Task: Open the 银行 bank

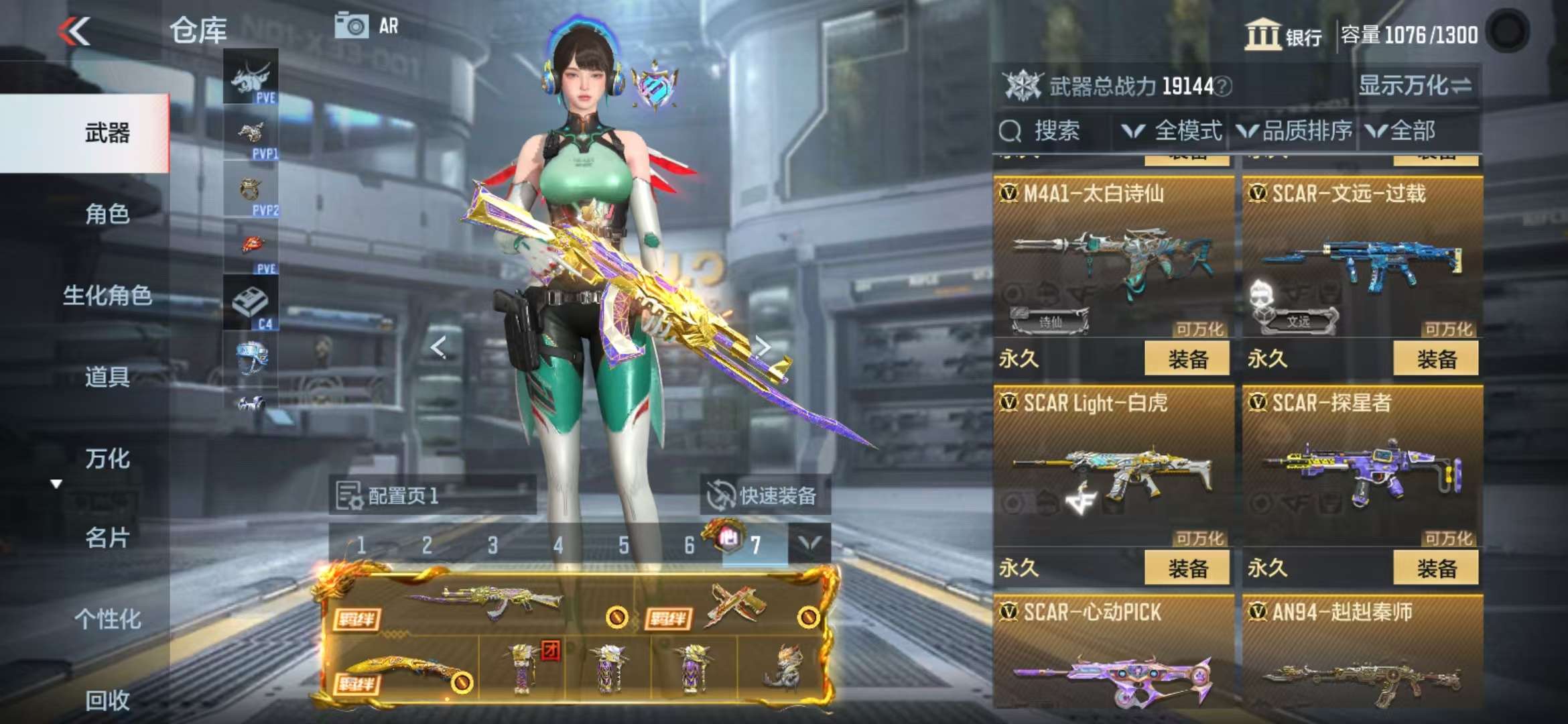Action: (x=1284, y=35)
